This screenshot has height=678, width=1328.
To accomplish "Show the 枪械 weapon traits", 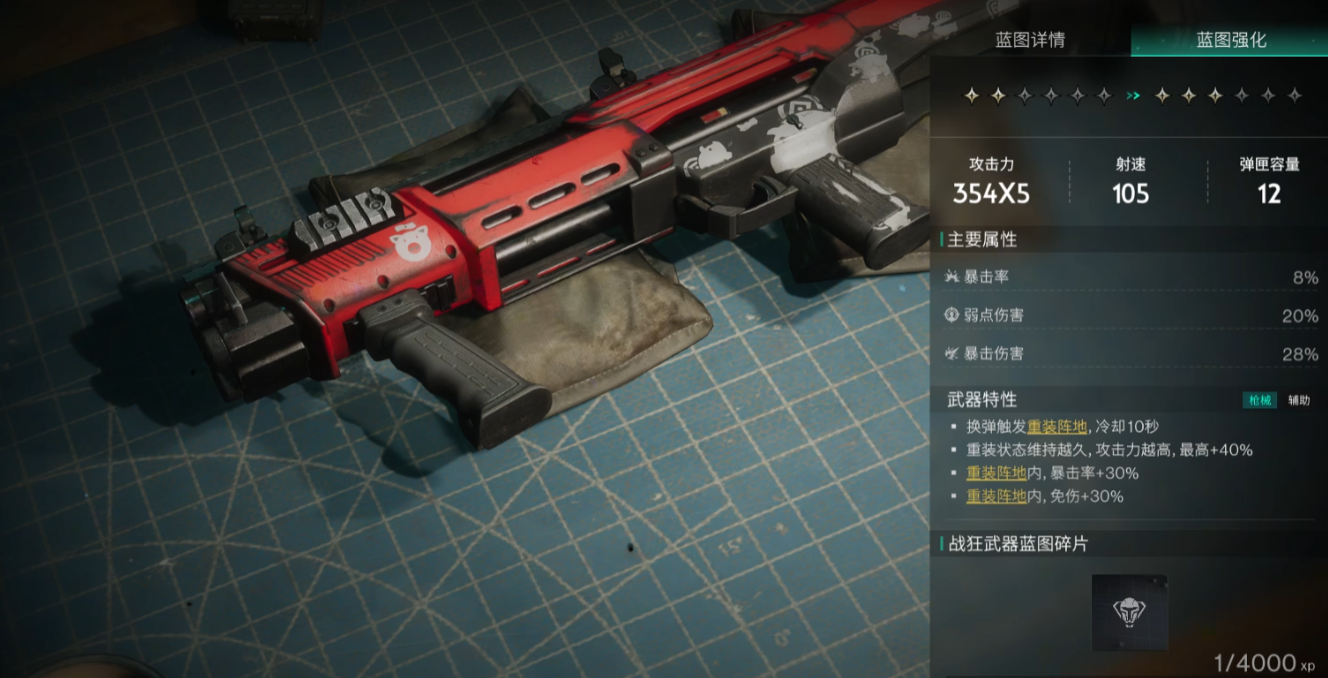I will (1259, 400).
